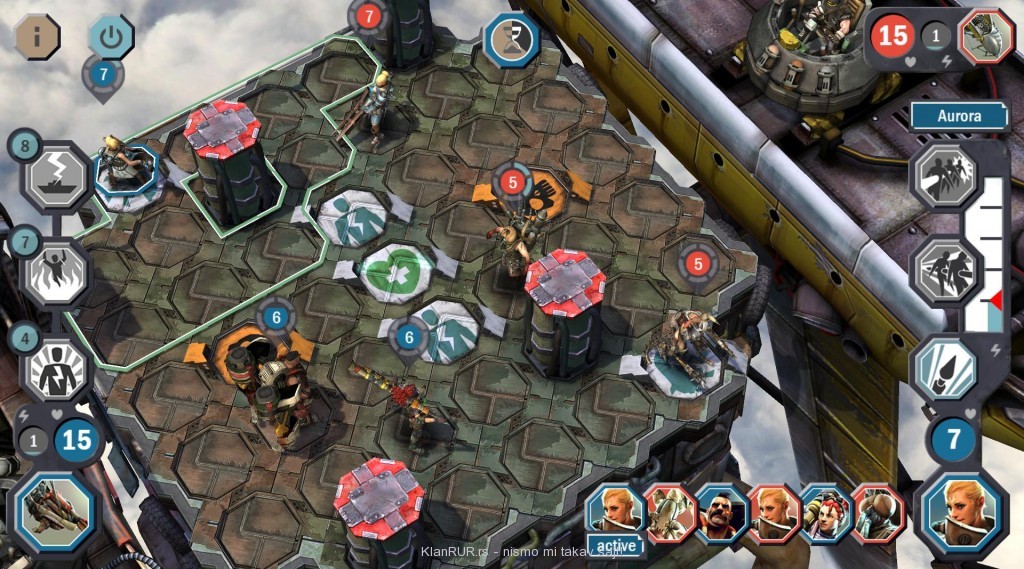The image size is (1024, 569).
Task: Activate Aurora's blade strike ability
Action: pos(945,367)
